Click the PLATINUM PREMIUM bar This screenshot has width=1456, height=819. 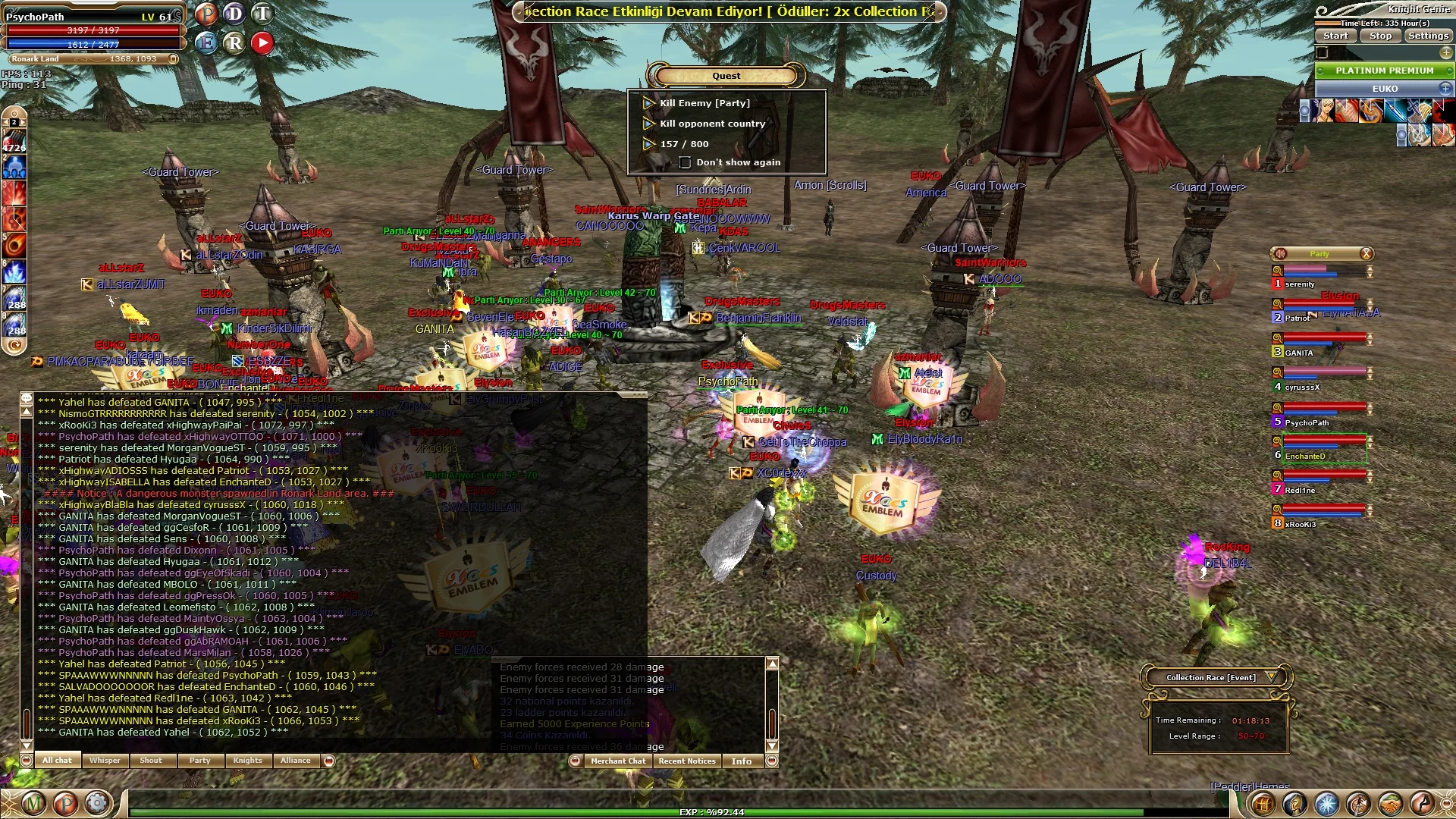(1384, 71)
